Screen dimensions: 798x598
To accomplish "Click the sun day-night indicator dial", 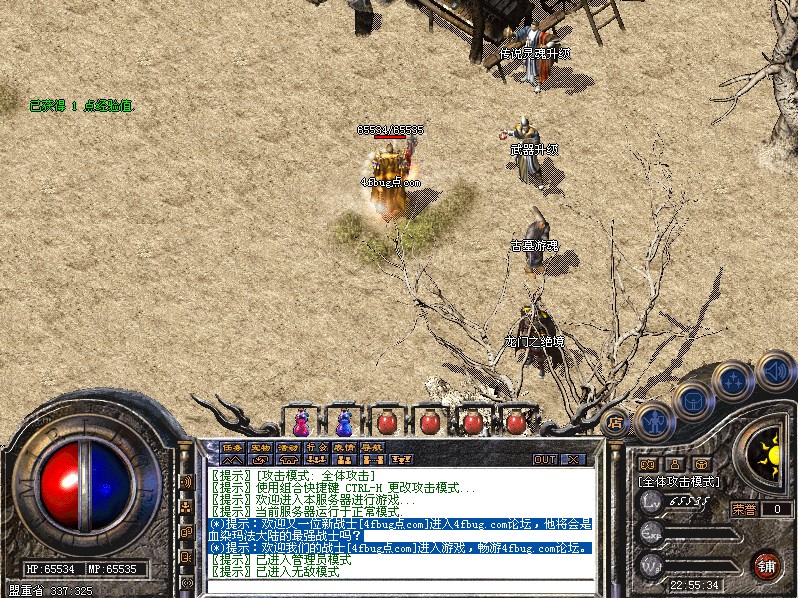I will [769, 455].
